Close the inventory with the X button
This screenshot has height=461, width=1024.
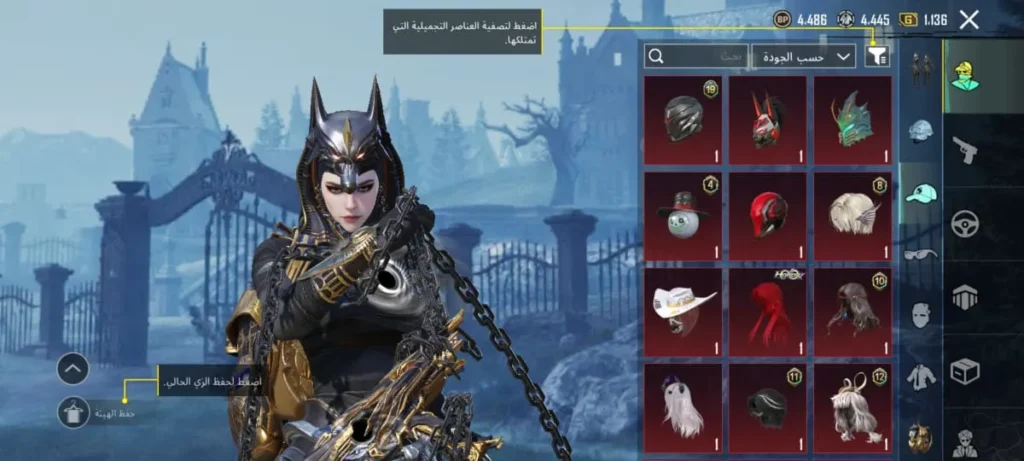click(x=968, y=19)
